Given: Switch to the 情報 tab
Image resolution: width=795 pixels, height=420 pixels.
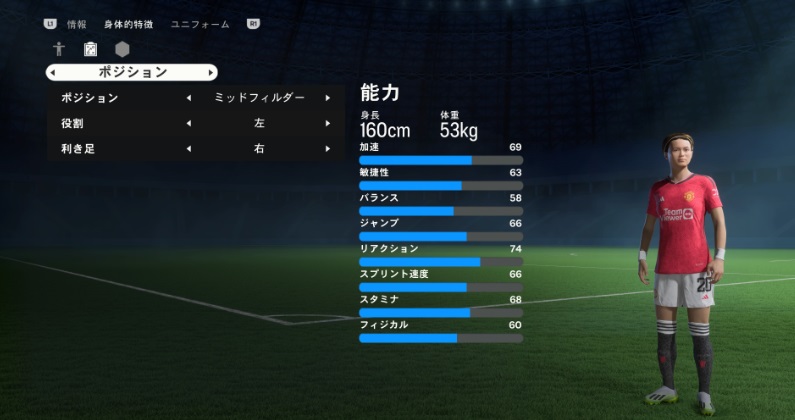Looking at the screenshot, I should coord(77,23).
